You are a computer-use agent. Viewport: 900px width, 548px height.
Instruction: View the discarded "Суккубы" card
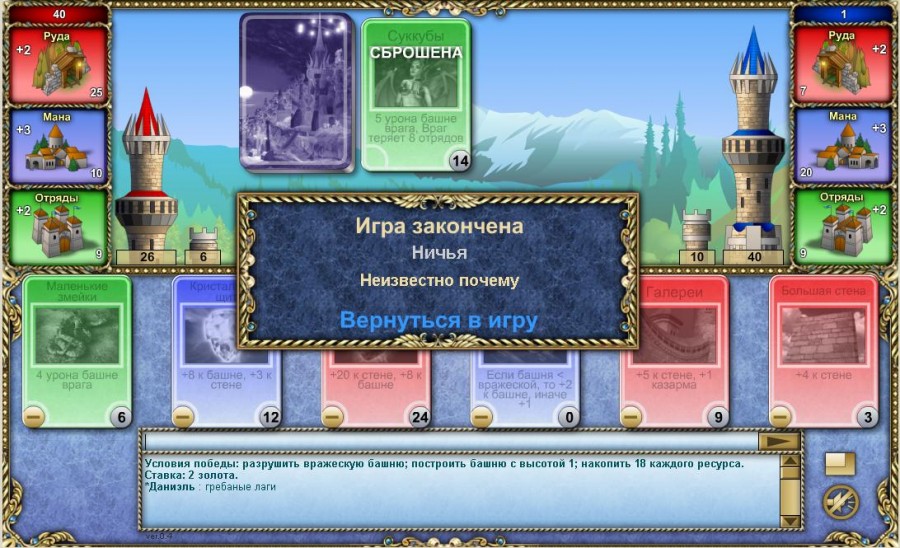pyautogui.click(x=415, y=94)
